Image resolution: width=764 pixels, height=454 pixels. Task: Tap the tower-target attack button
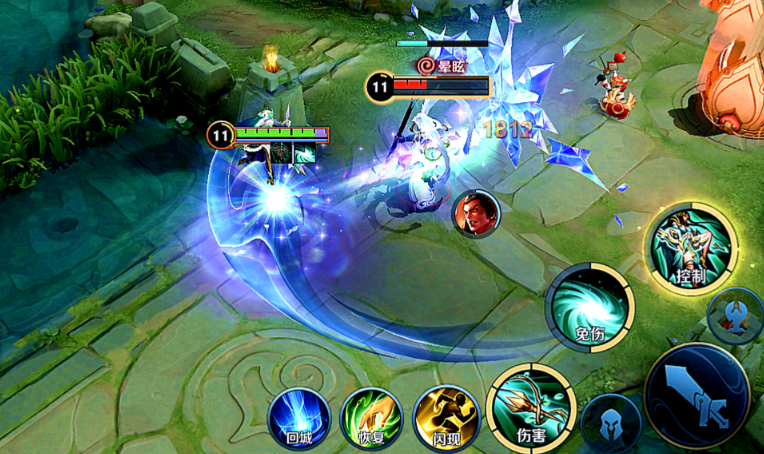[736, 315]
